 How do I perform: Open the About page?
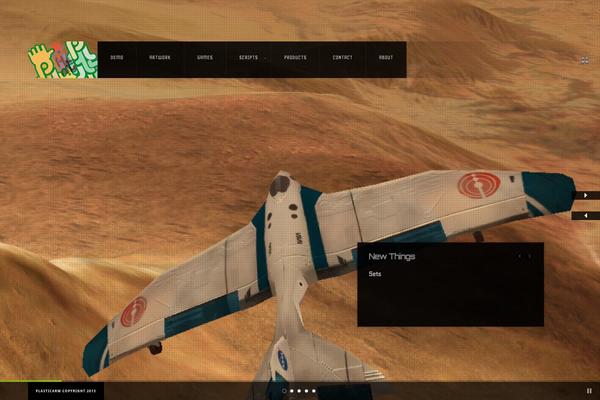coord(386,58)
